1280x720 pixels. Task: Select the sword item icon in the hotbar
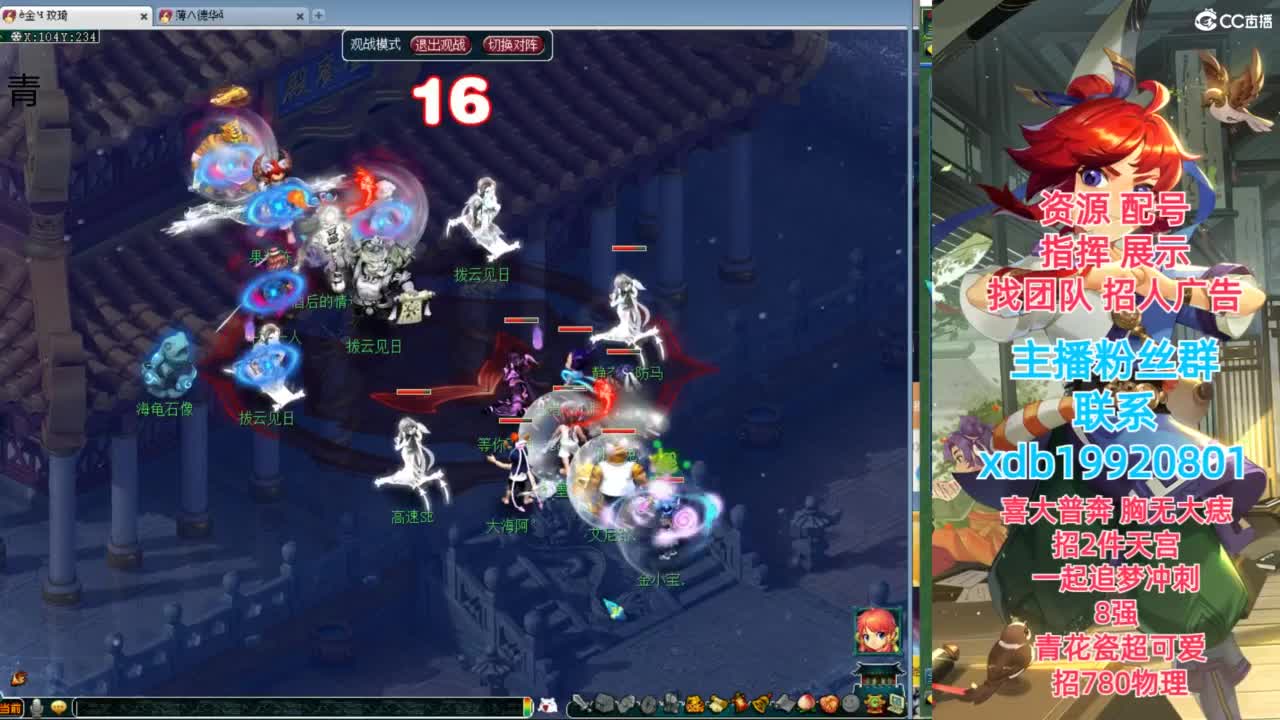(581, 703)
